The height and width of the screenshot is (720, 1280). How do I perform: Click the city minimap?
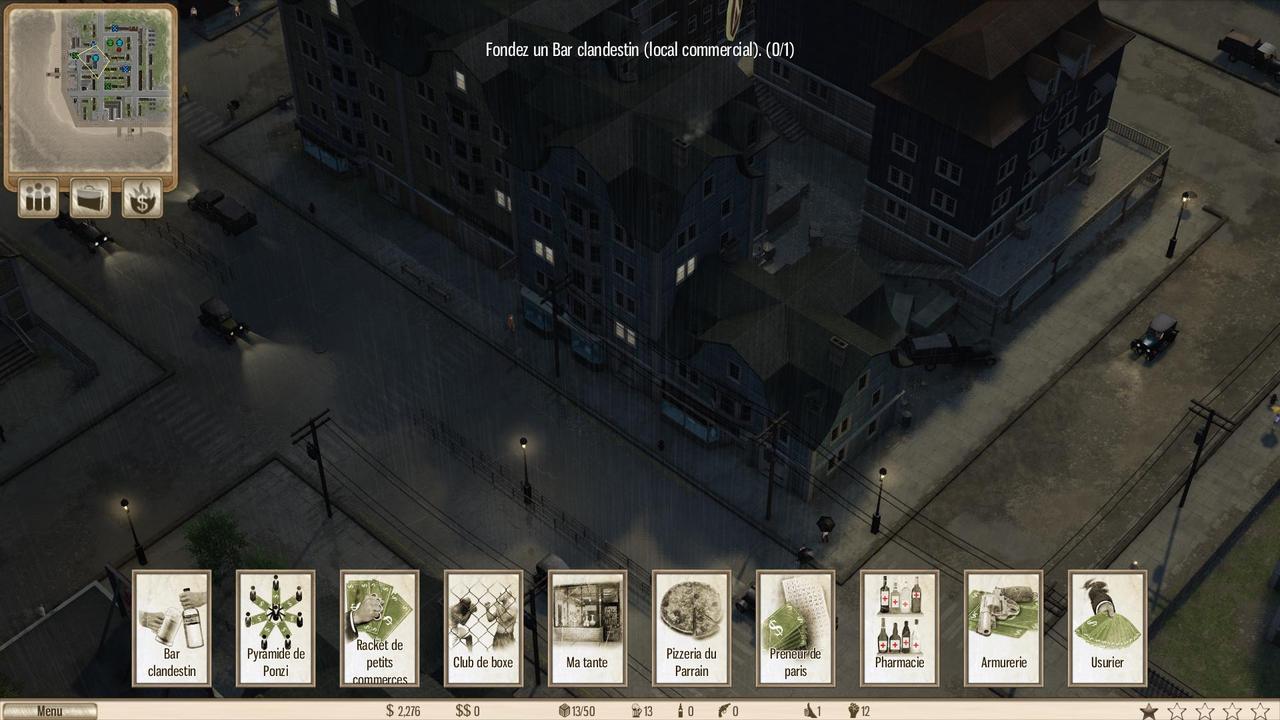coord(90,88)
